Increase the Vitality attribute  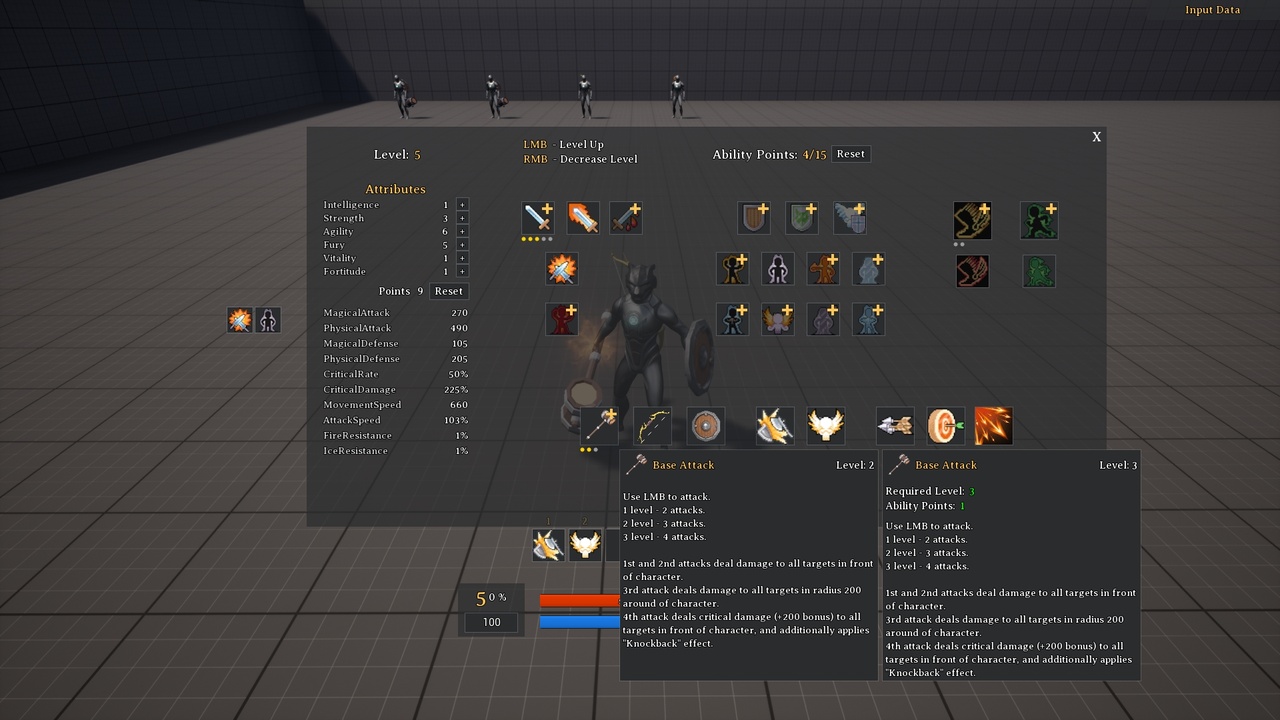coord(462,258)
